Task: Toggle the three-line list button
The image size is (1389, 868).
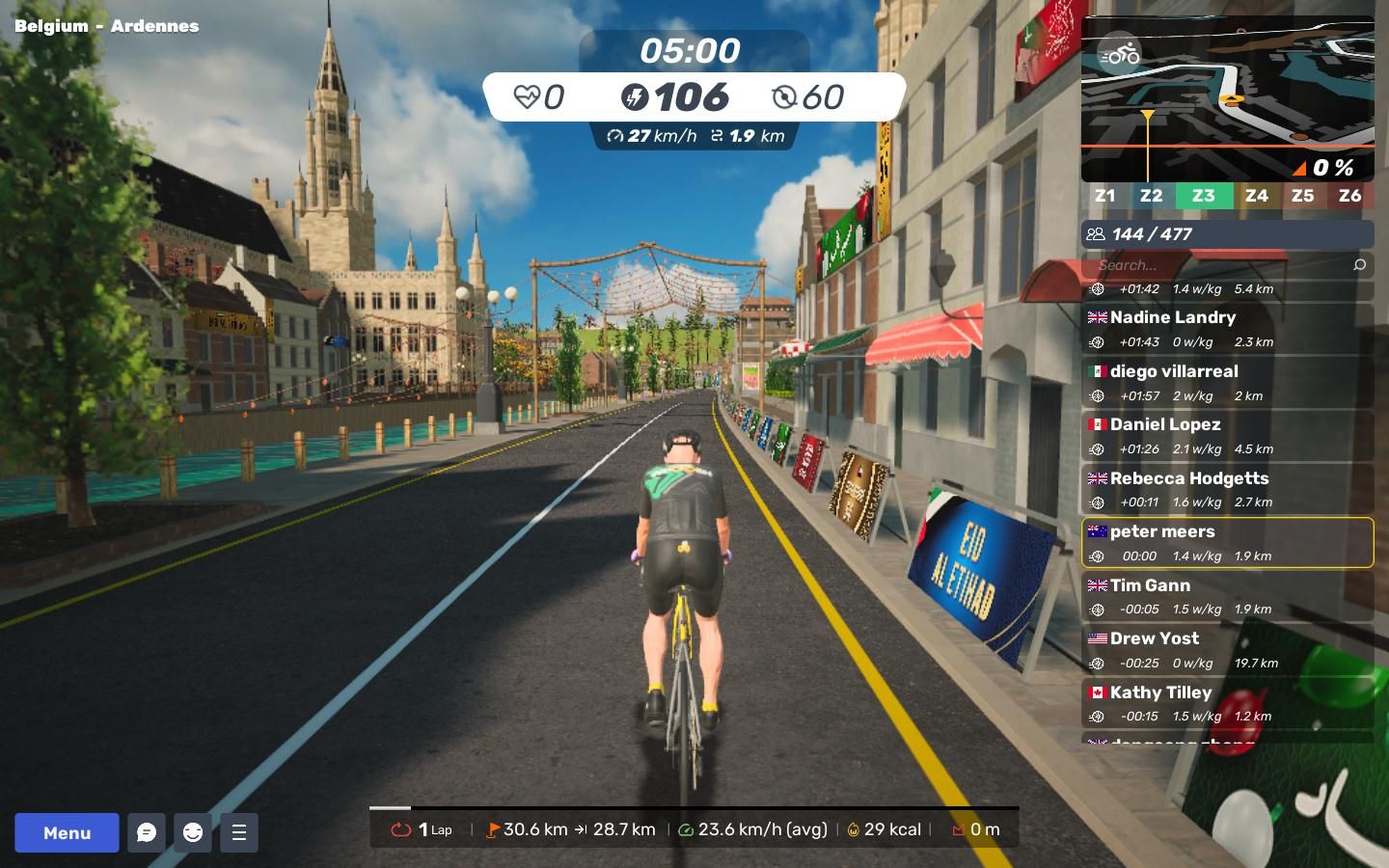Action: (x=239, y=832)
